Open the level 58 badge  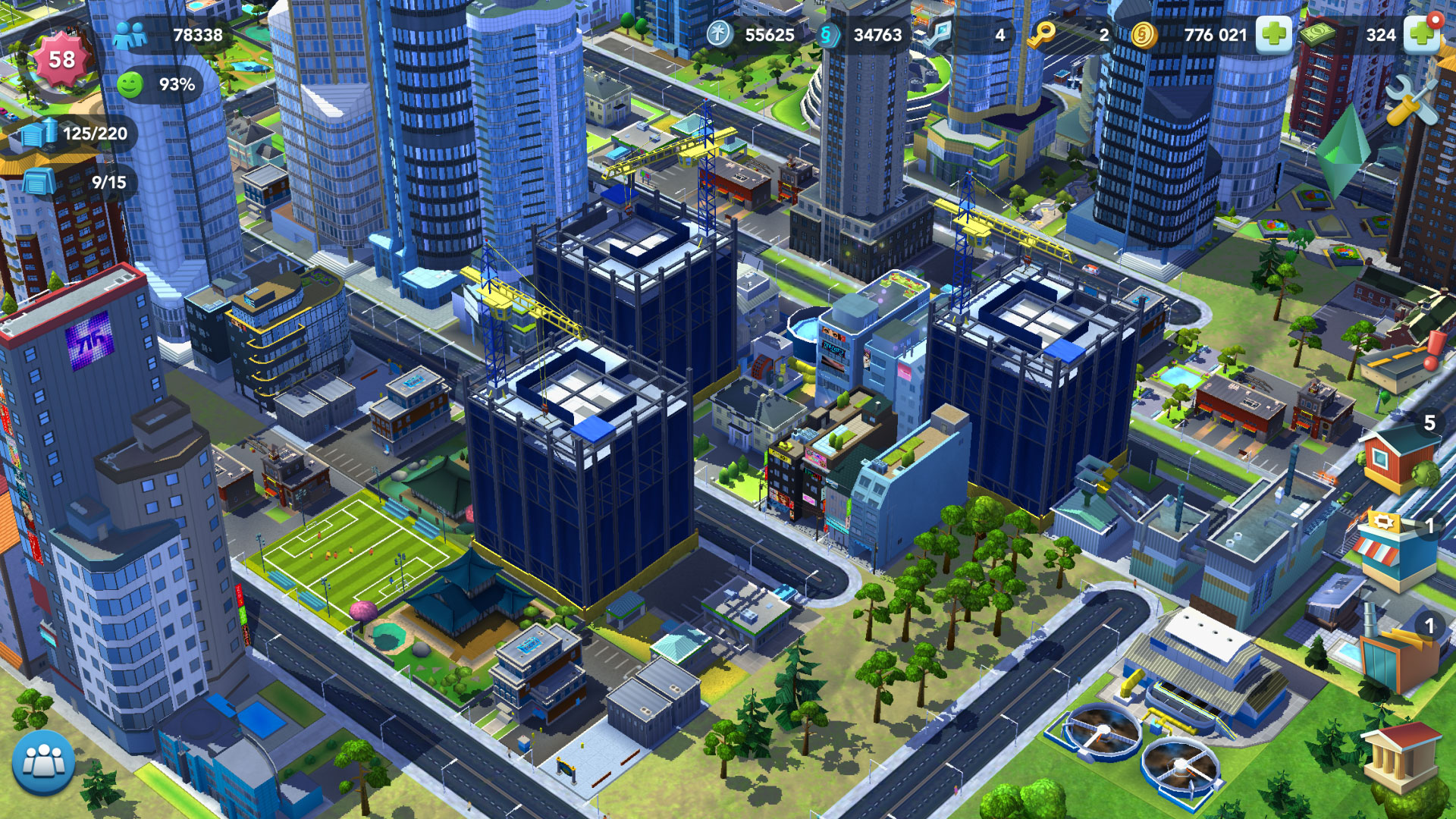pos(61,58)
